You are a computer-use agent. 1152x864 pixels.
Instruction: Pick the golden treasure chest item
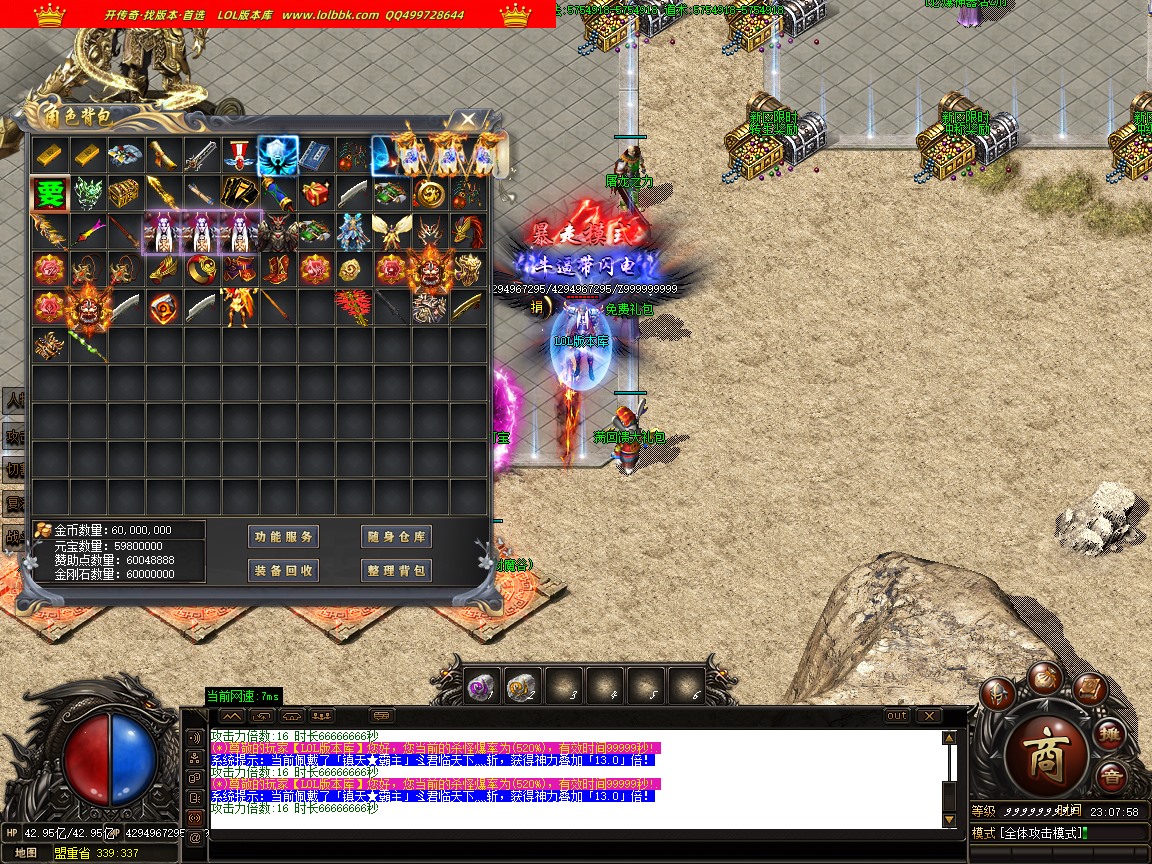point(125,193)
